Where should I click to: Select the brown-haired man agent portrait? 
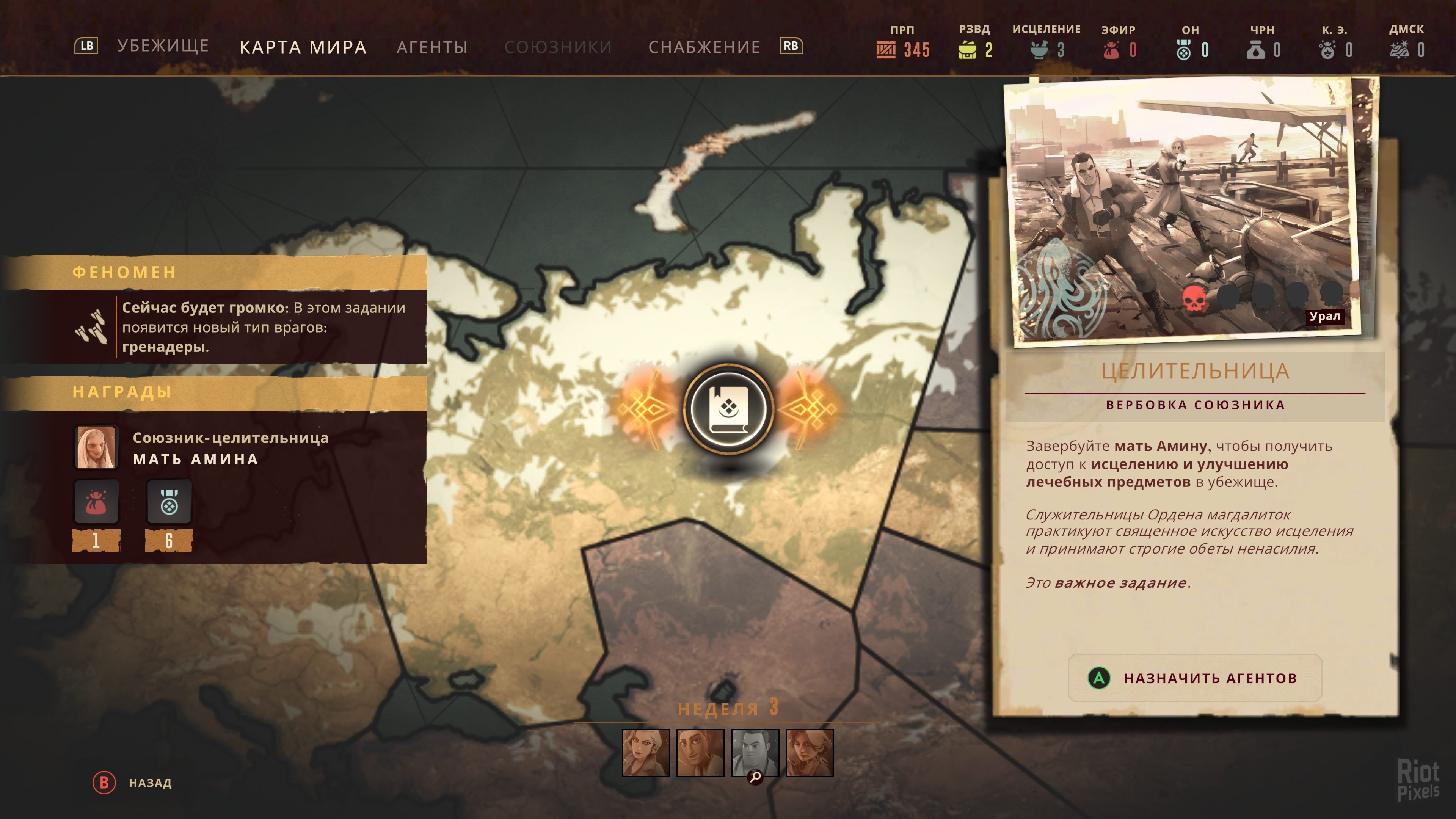[700, 752]
